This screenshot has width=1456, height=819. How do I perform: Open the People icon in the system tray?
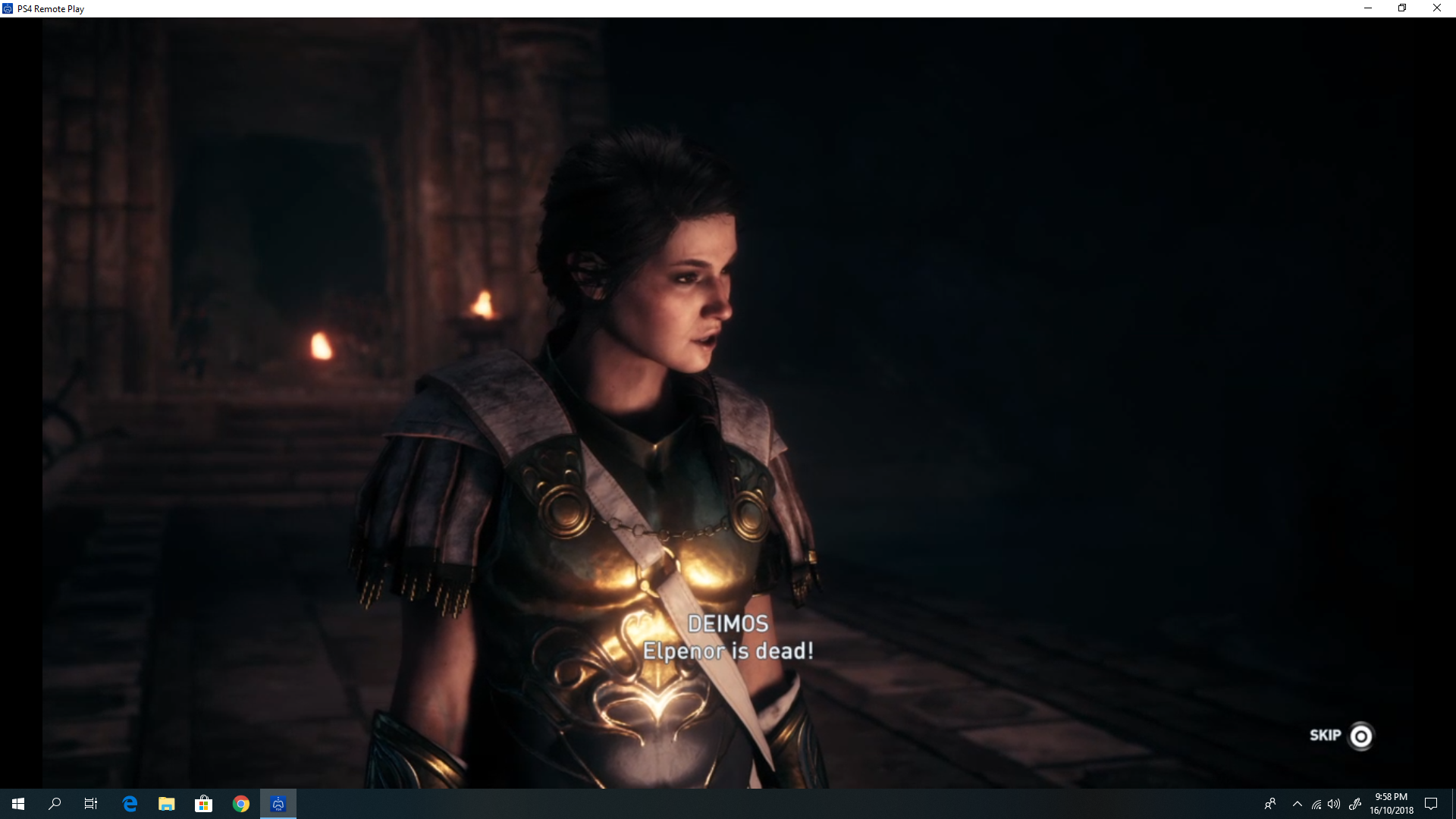pyautogui.click(x=1270, y=803)
